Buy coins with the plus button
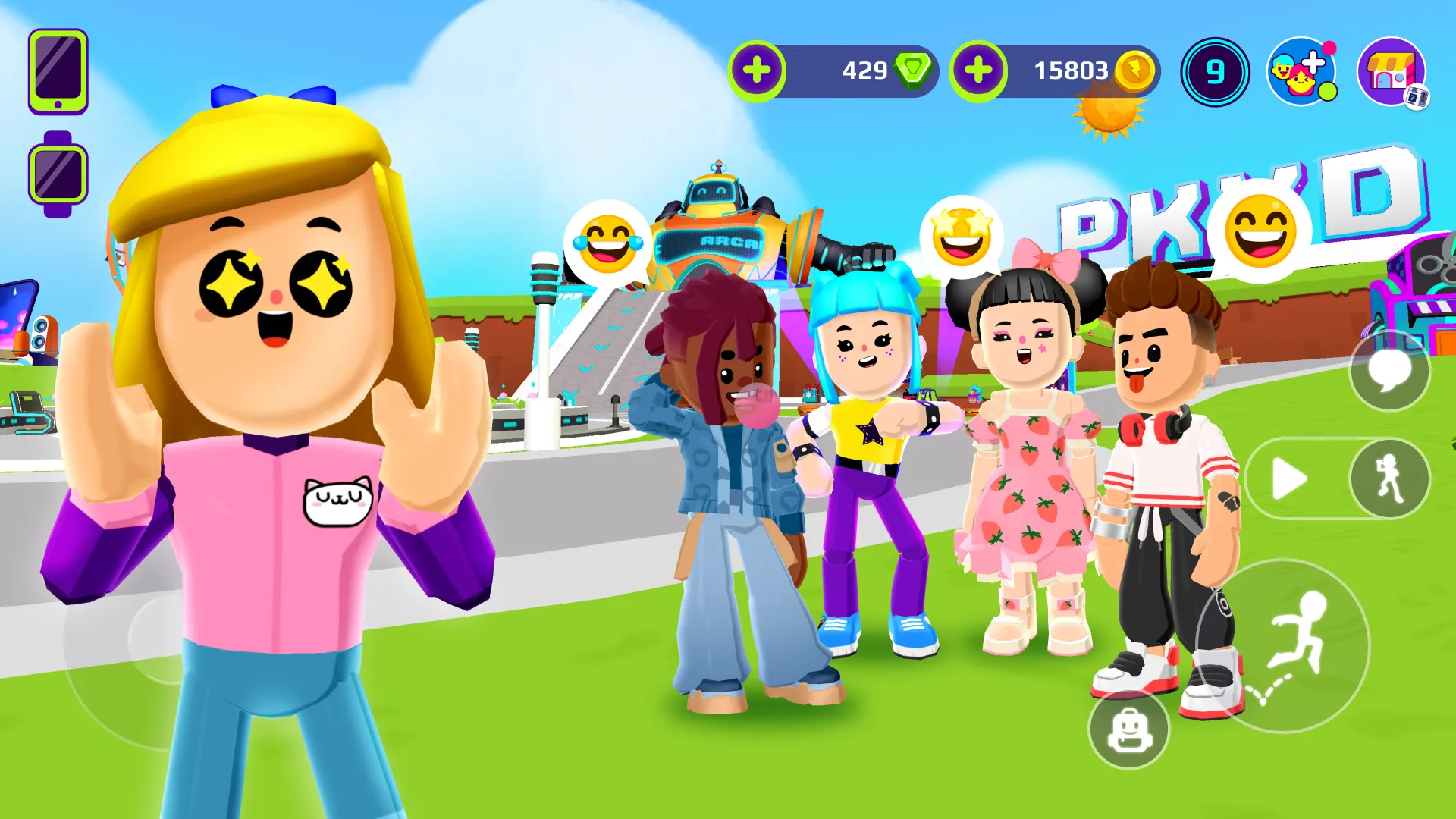This screenshot has width=1456, height=819. (978, 71)
